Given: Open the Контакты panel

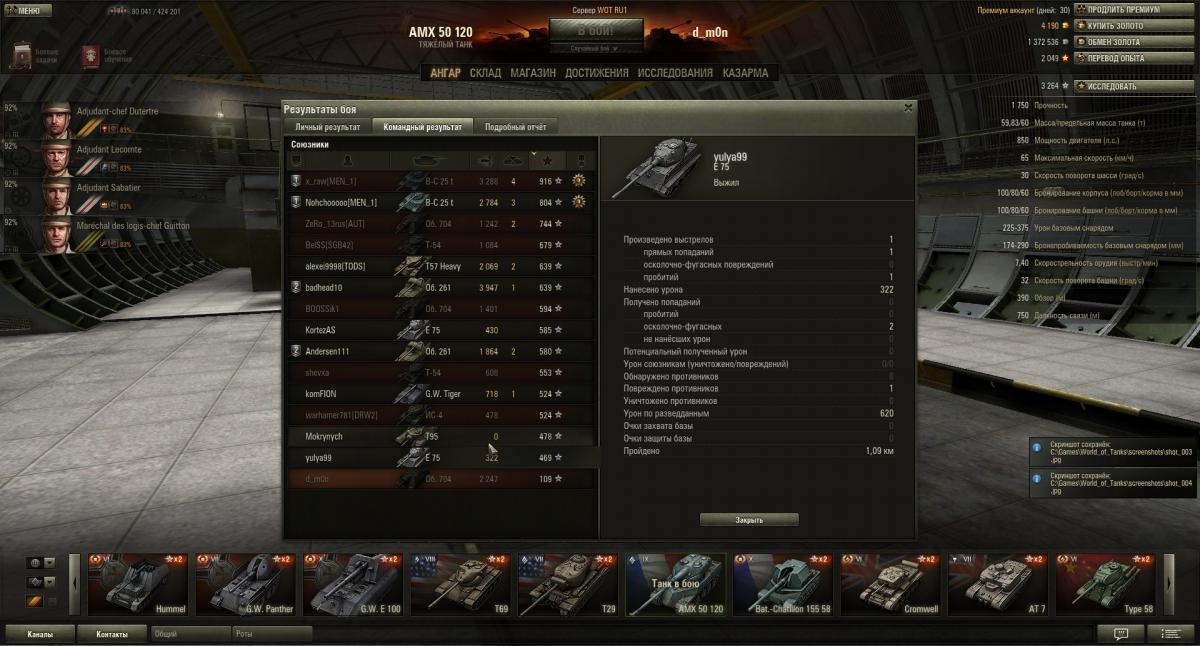Looking at the screenshot, I should pyautogui.click(x=112, y=634).
